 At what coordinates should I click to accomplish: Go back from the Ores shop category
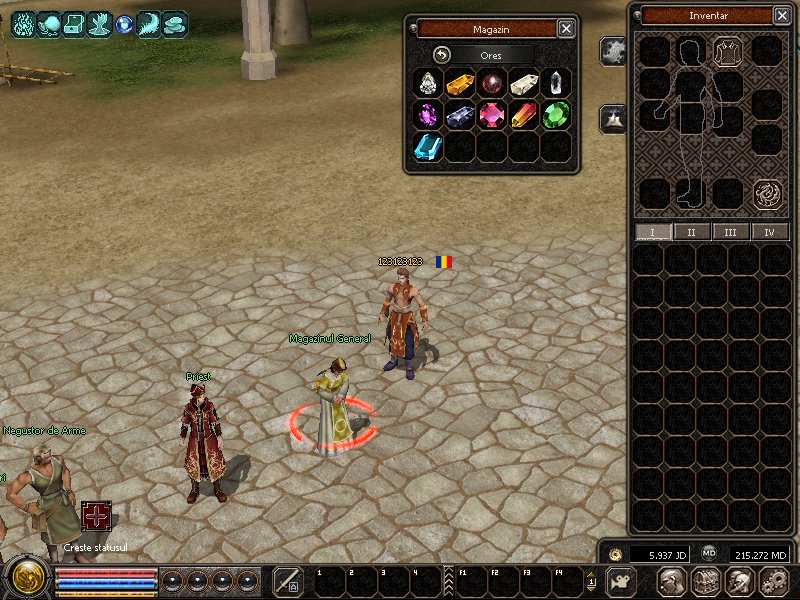click(443, 55)
